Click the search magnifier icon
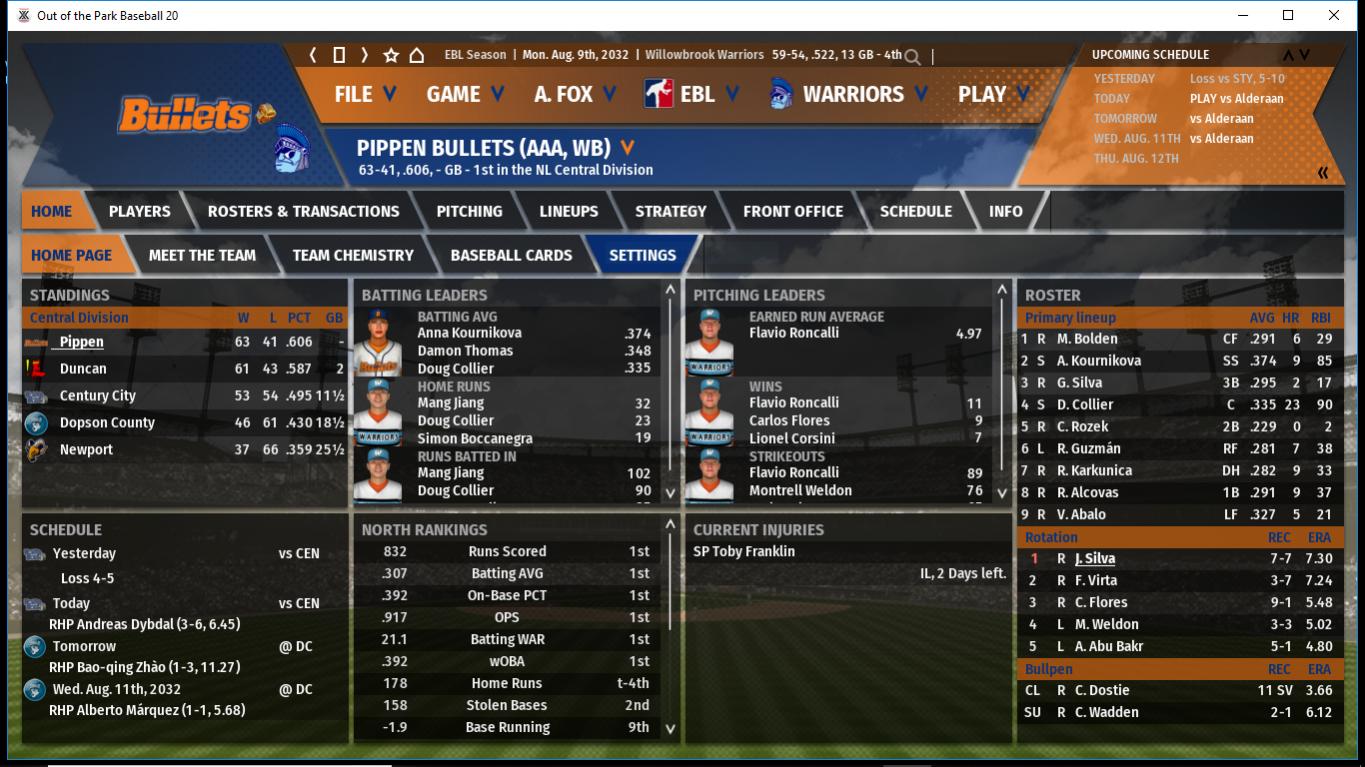 coord(912,57)
